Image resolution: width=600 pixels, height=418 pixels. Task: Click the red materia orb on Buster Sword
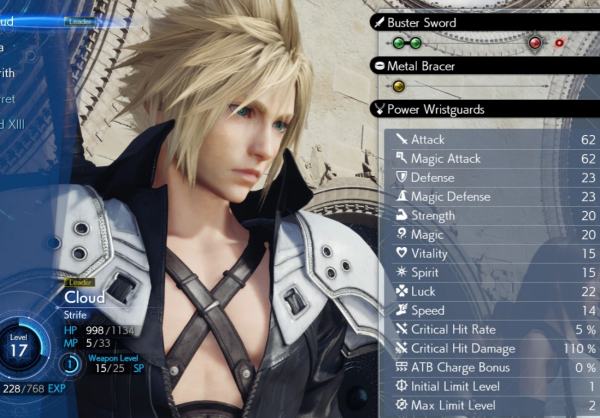coord(536,43)
